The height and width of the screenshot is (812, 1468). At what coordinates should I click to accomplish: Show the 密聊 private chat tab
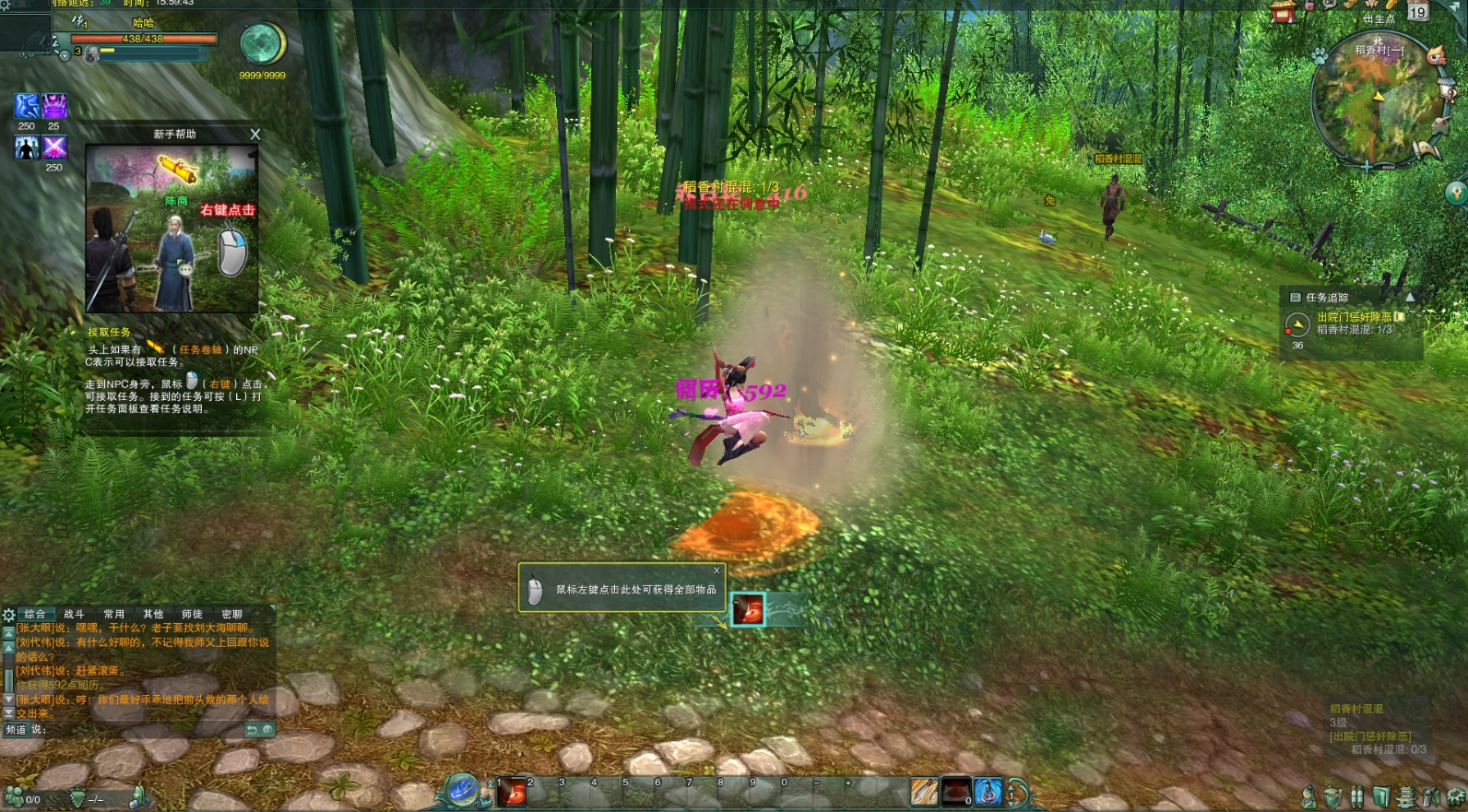tap(231, 614)
